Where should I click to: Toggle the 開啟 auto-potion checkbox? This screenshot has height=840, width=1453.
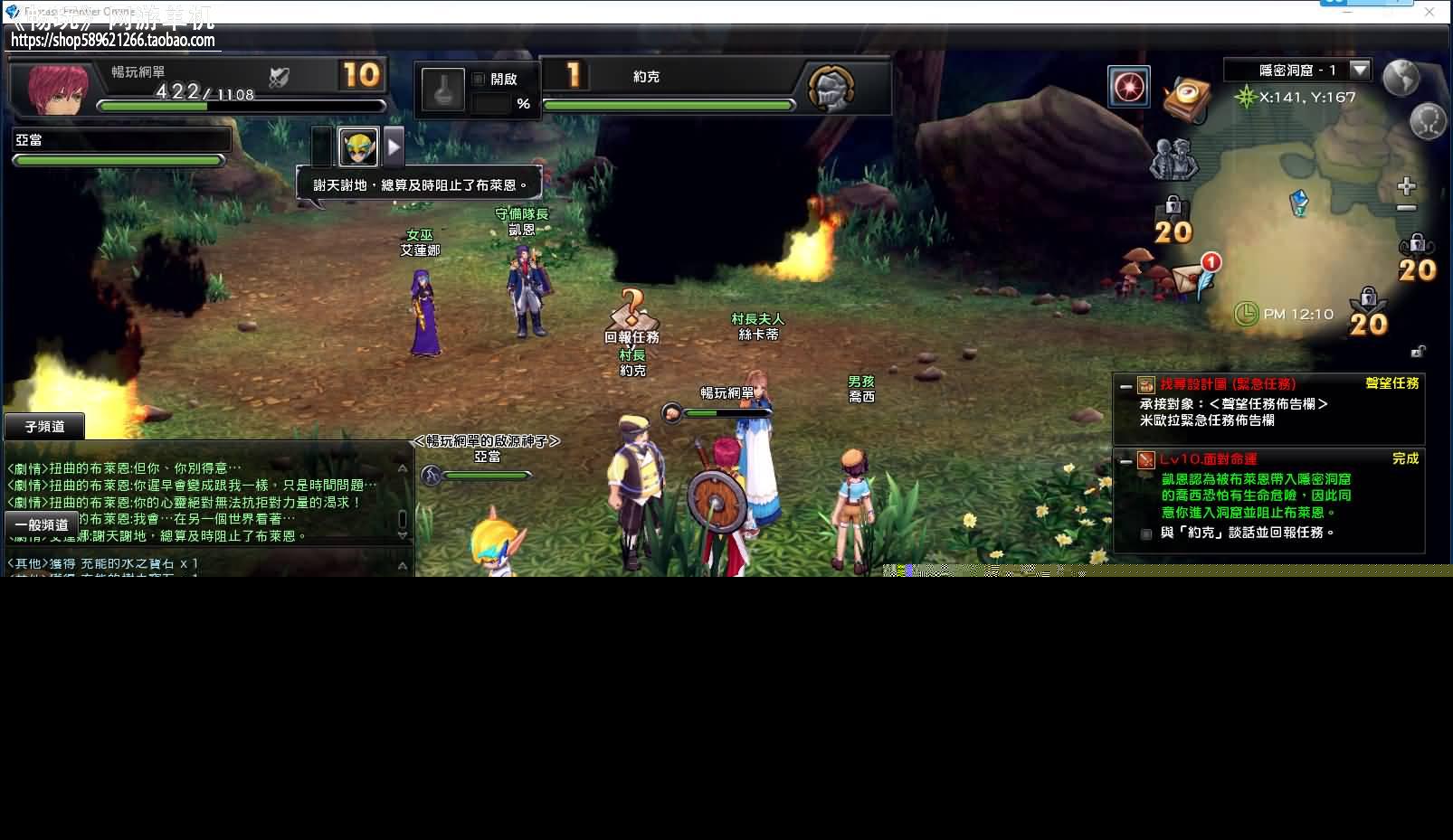pos(479,79)
